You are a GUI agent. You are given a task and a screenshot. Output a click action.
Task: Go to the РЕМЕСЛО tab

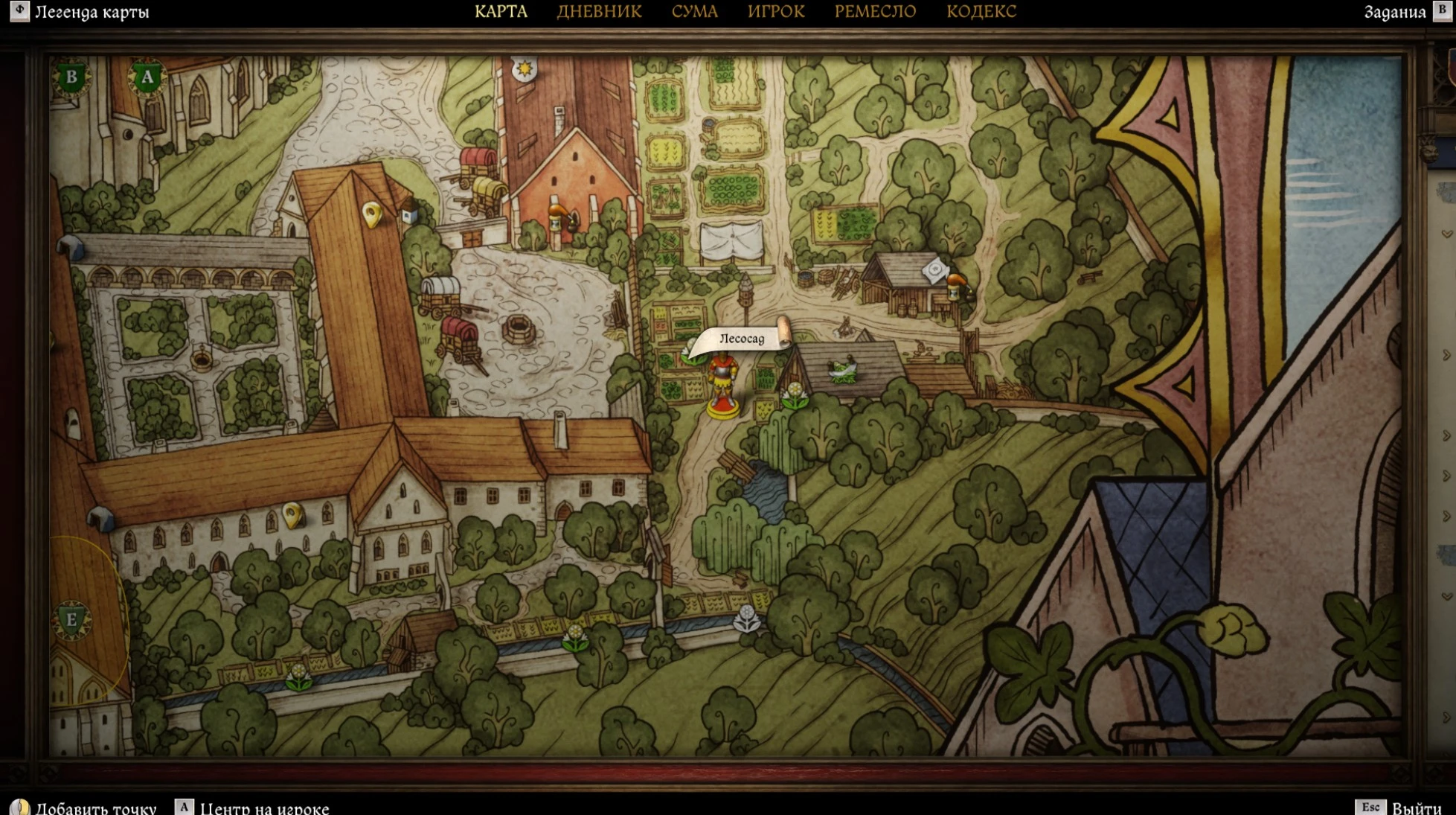click(x=875, y=12)
